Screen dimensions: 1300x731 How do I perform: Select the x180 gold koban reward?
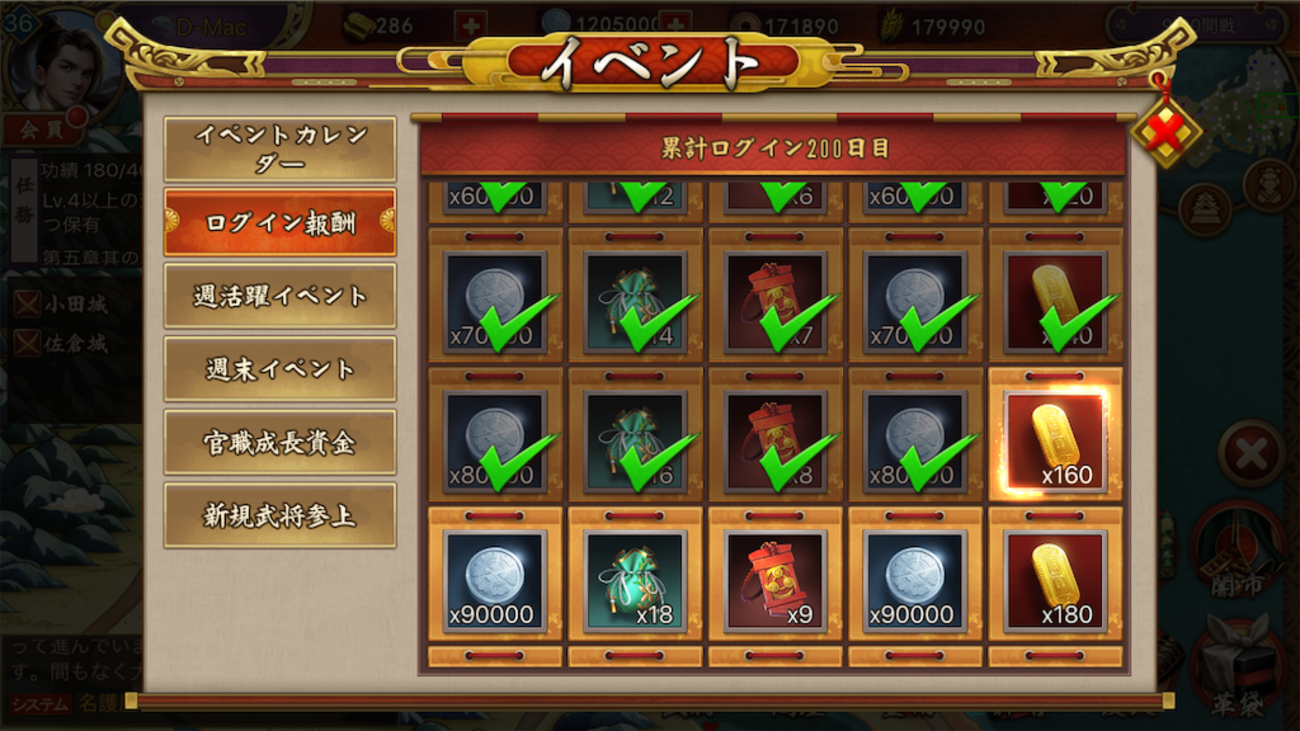[x=1055, y=581]
